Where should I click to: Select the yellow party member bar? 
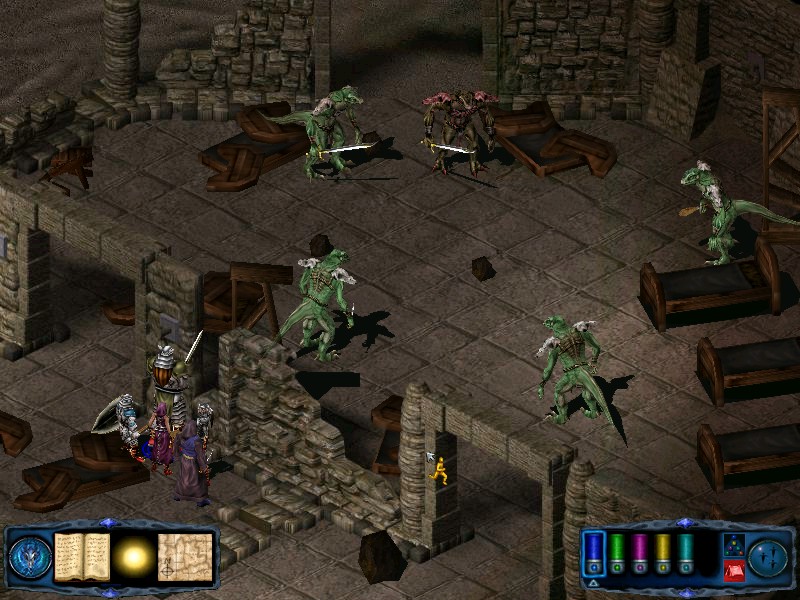coord(663,551)
